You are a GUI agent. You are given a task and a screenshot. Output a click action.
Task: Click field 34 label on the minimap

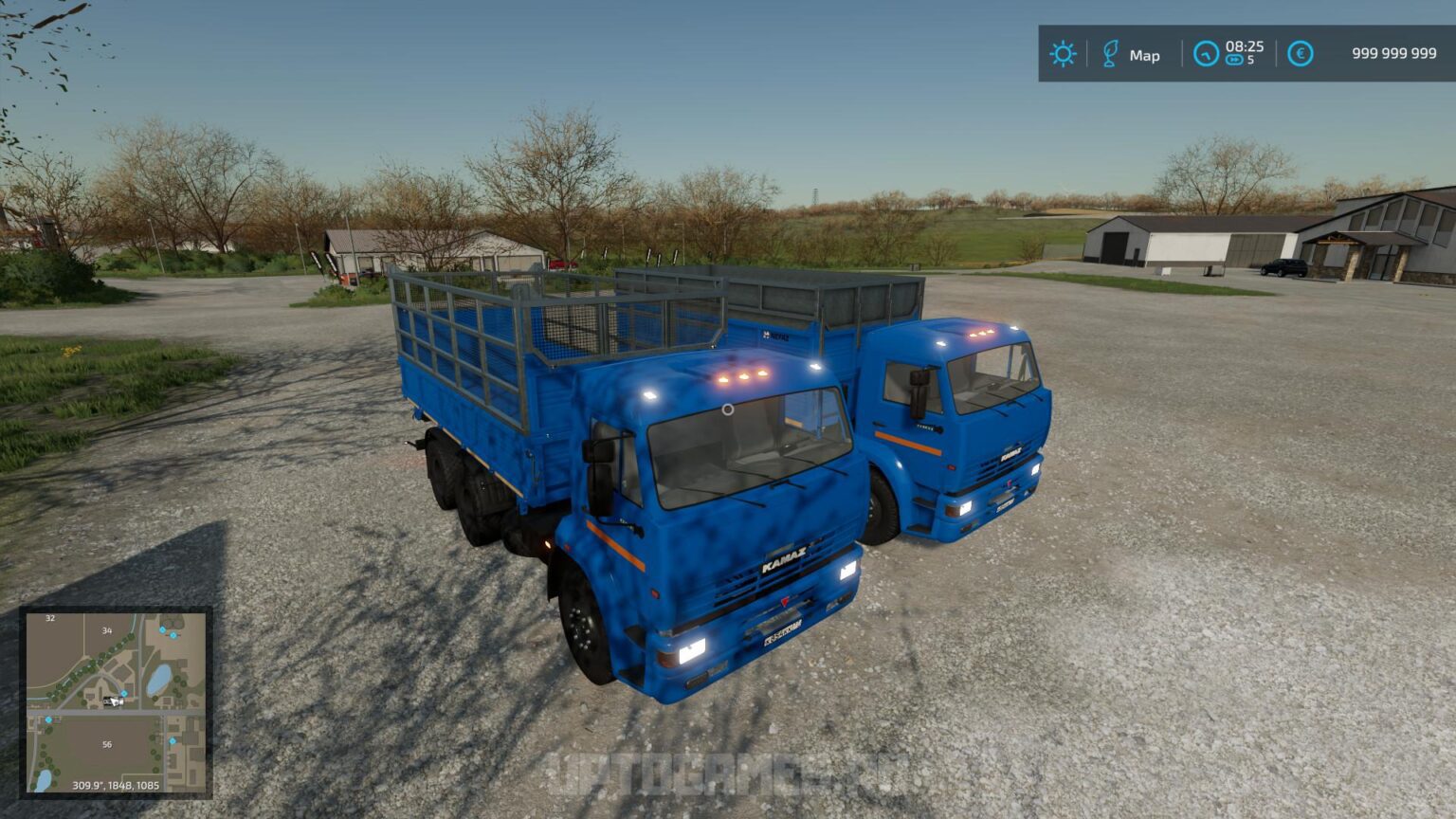coord(106,630)
